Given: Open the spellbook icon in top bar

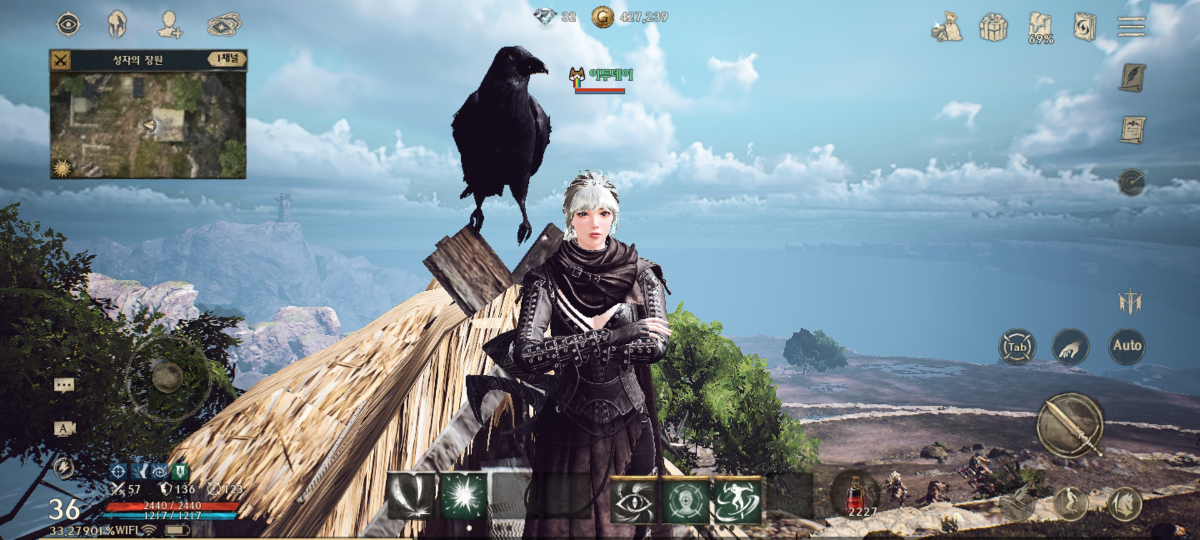Looking at the screenshot, I should coord(1085,26).
